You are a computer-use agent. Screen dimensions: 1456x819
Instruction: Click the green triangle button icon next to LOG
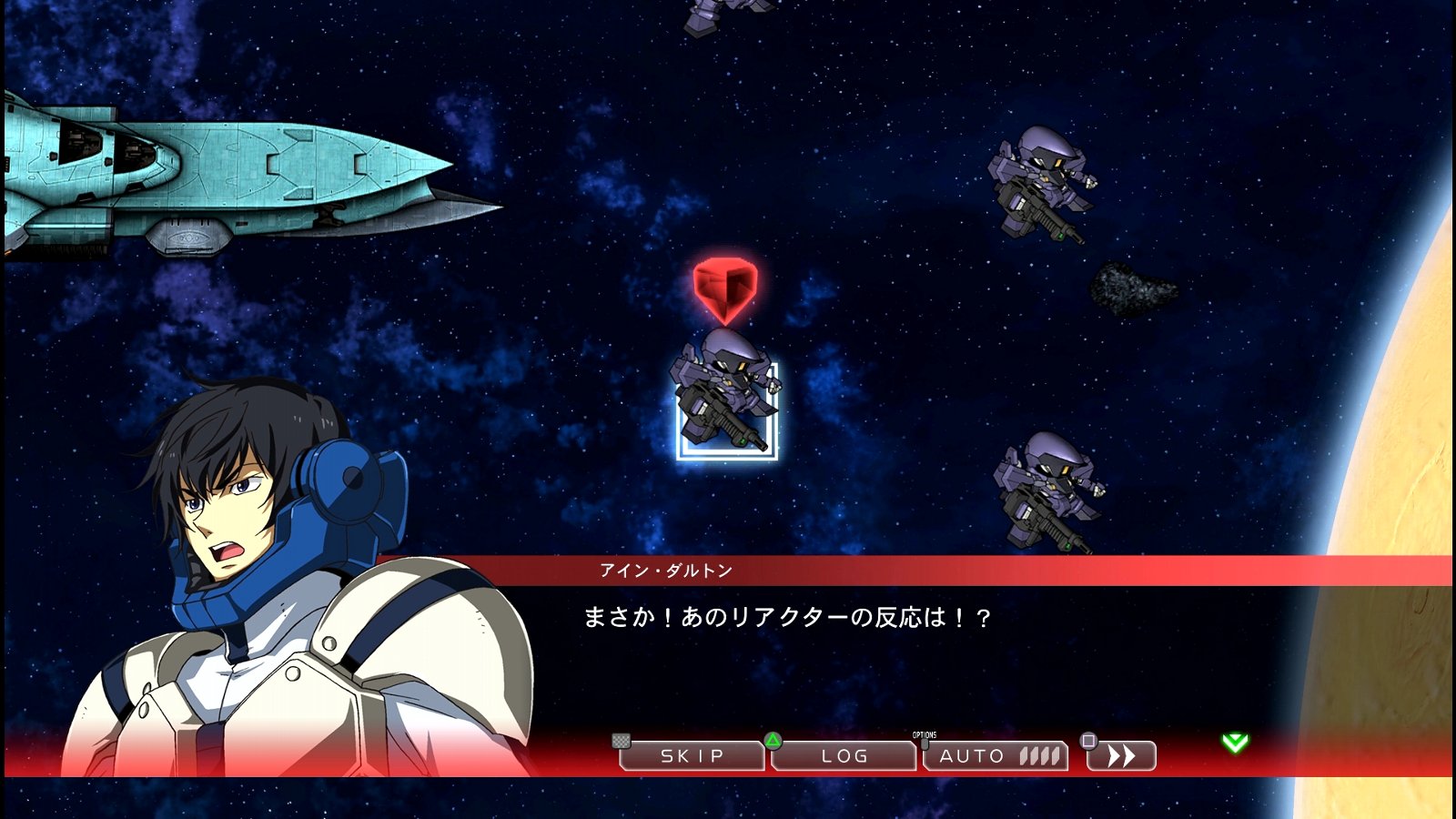pyautogui.click(x=773, y=743)
